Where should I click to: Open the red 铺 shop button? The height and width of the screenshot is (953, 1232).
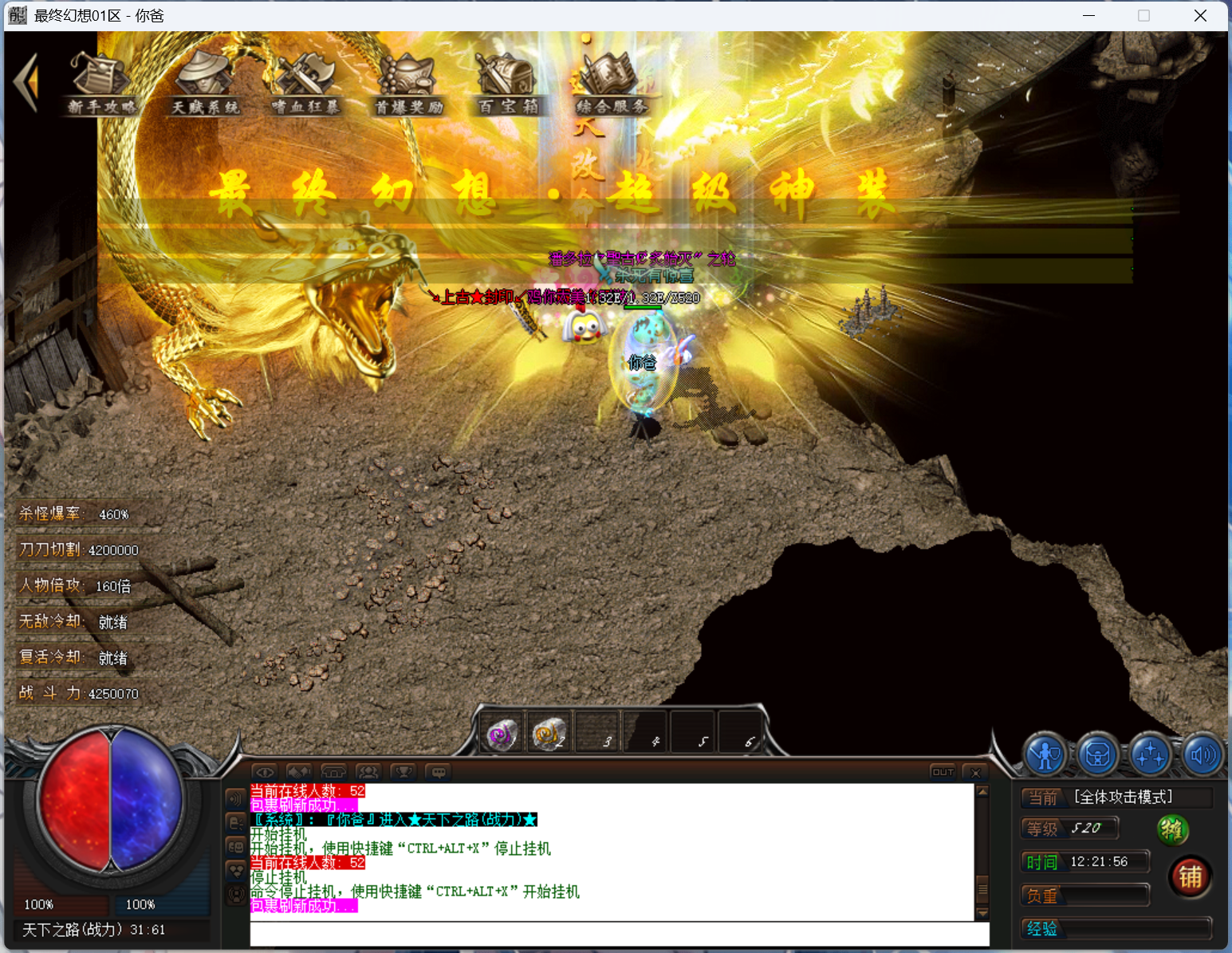click(x=1190, y=877)
